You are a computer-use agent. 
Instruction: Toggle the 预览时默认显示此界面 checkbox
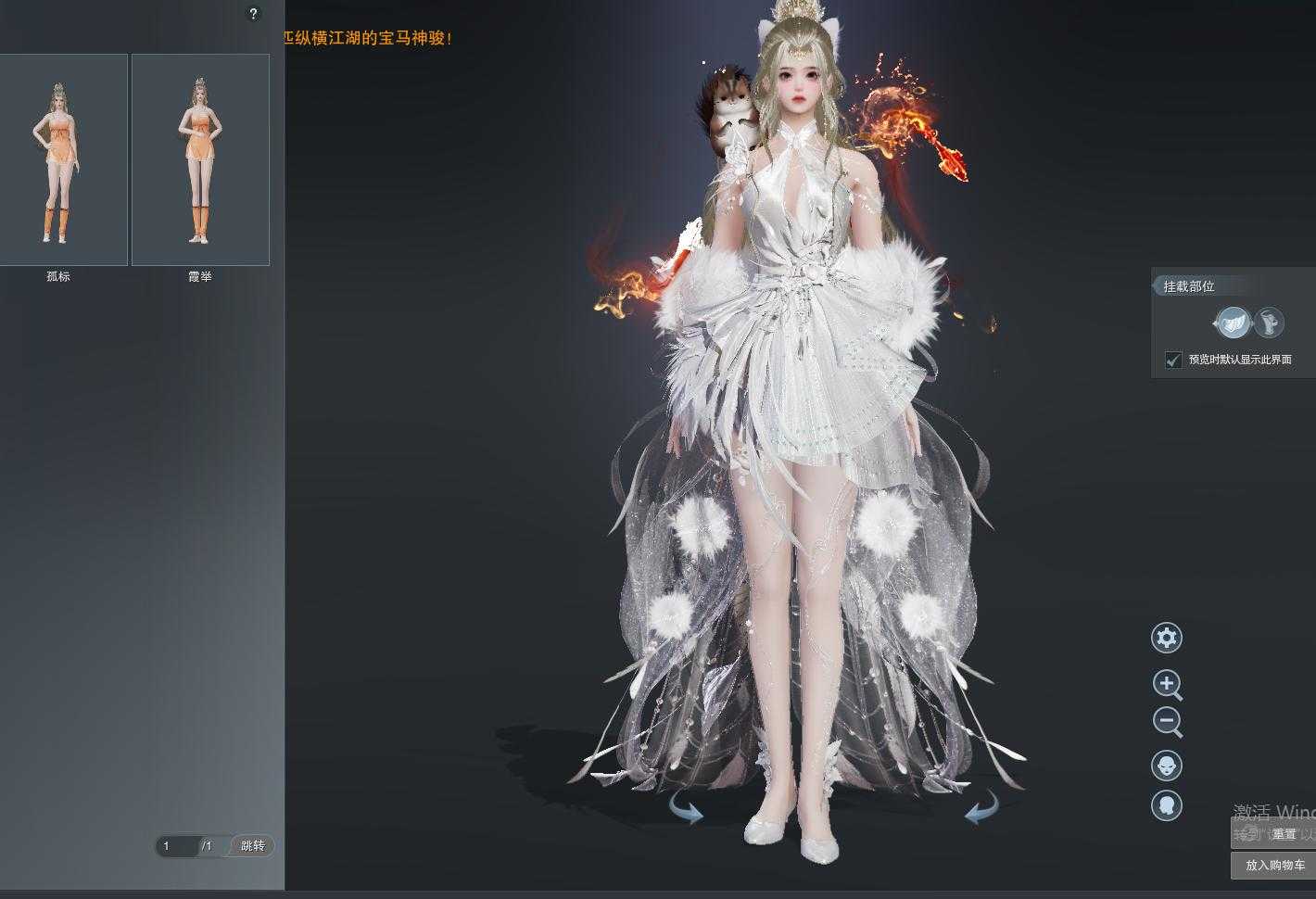click(1173, 360)
